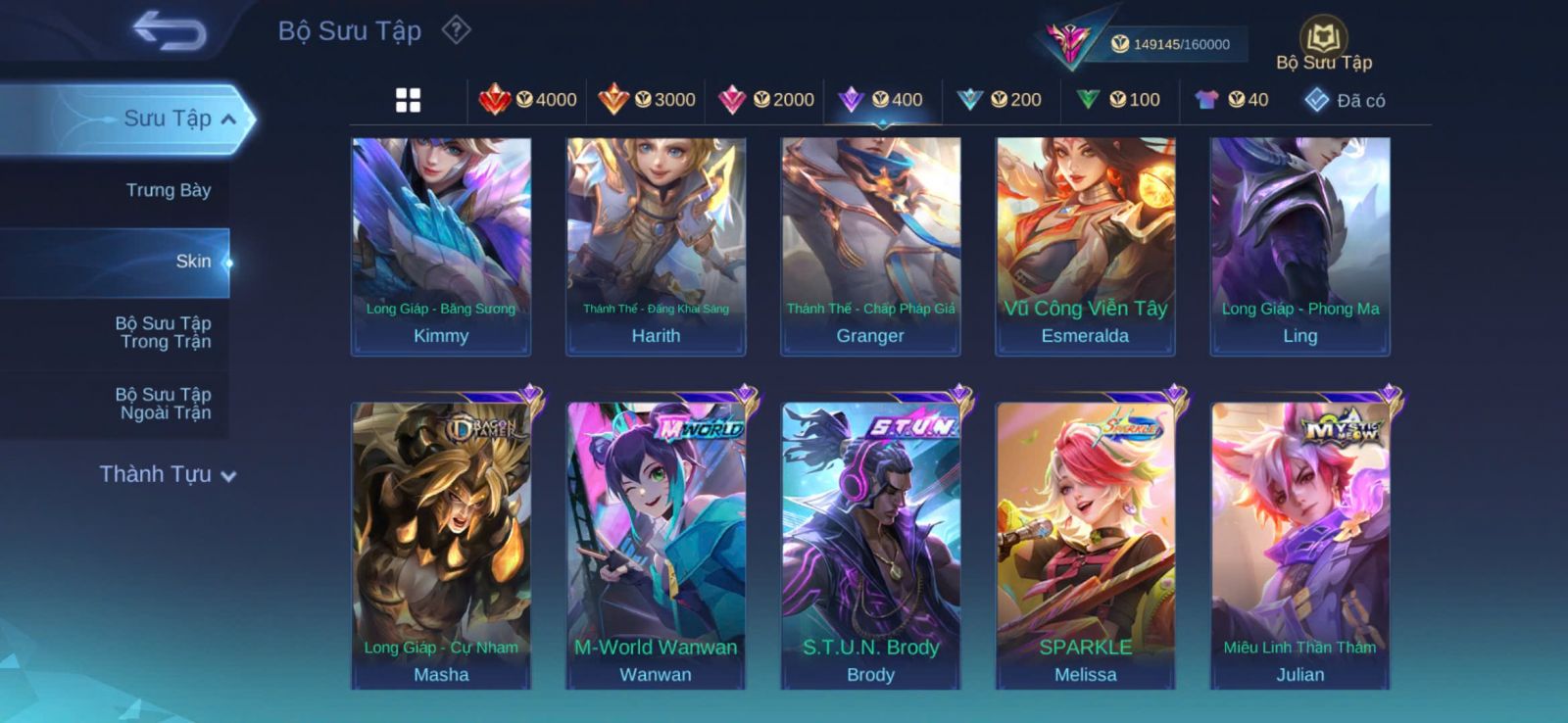This screenshot has height=723, width=1568.
Task: Choose the S.T.U.N. Brody skin card
Action: (x=870, y=544)
